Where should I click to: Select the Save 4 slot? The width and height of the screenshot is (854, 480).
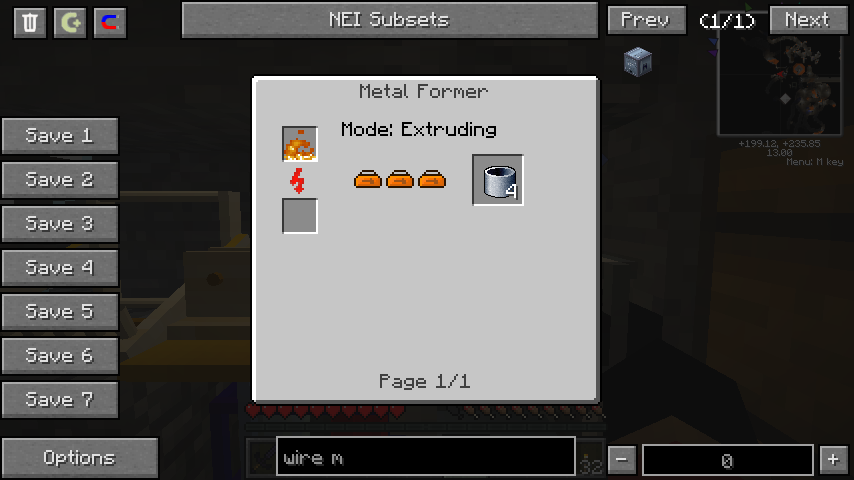(60, 268)
